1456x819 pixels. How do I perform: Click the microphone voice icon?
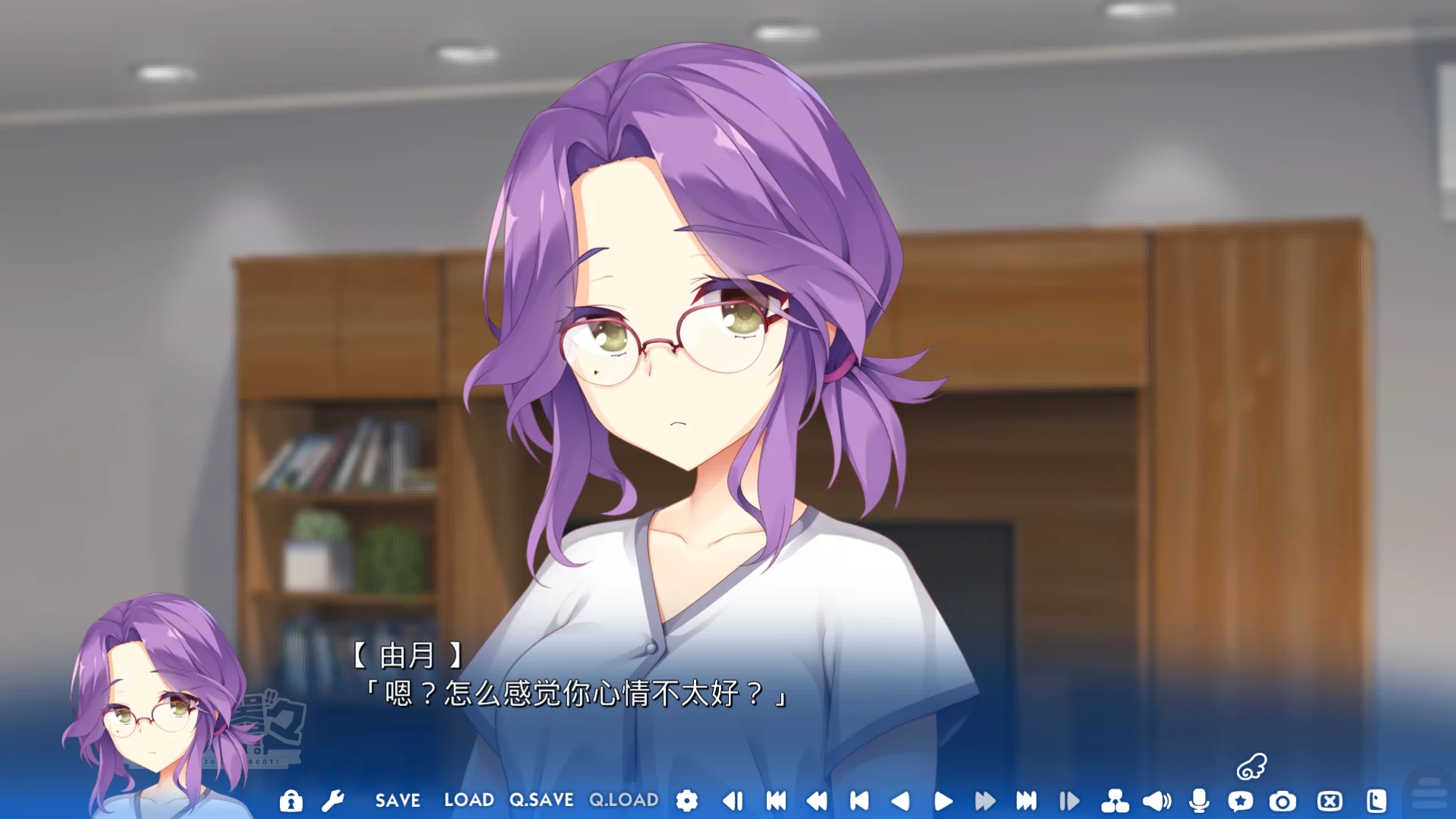click(x=1198, y=800)
